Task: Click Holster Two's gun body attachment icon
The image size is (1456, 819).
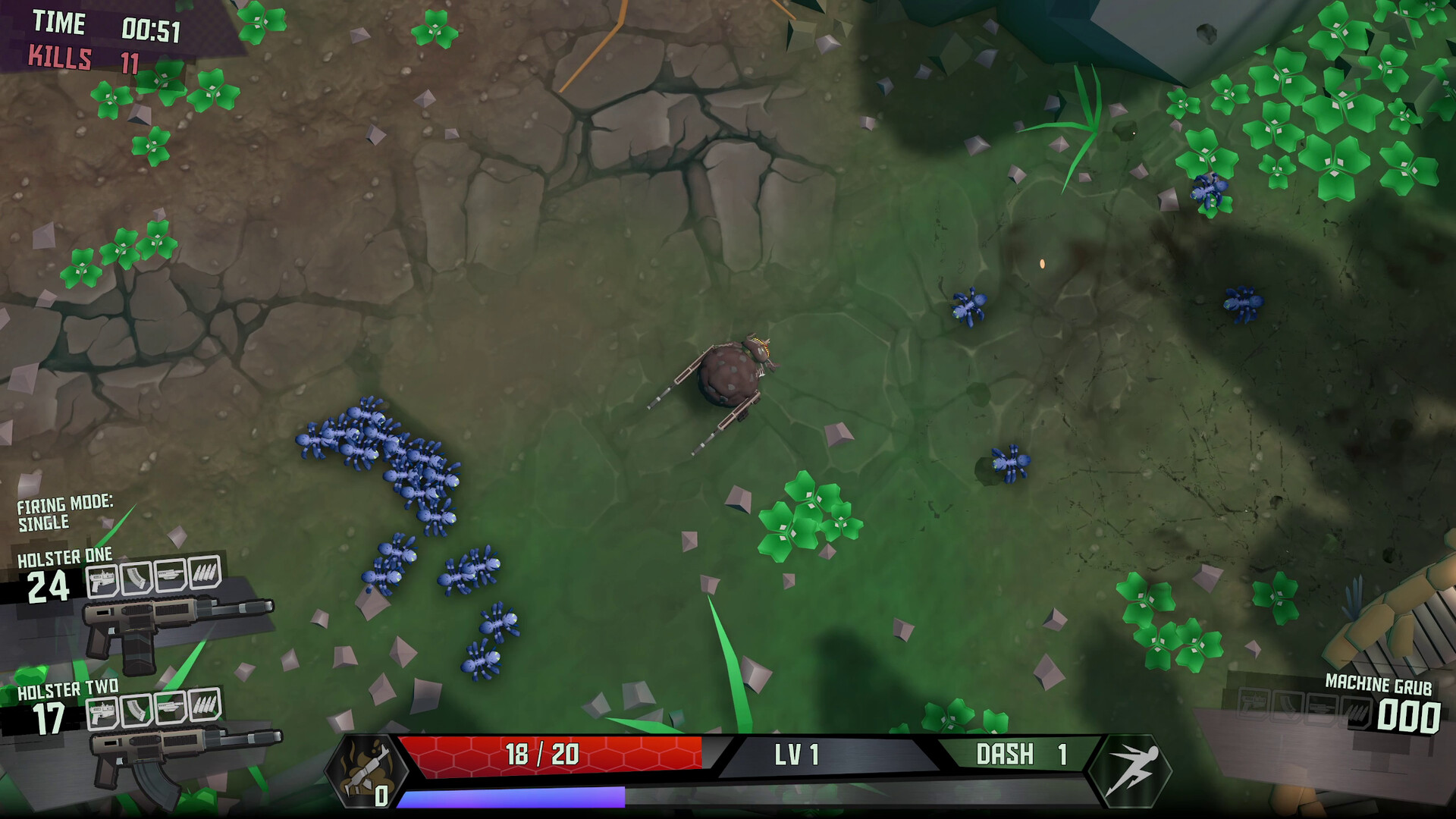Action: [x=102, y=714]
